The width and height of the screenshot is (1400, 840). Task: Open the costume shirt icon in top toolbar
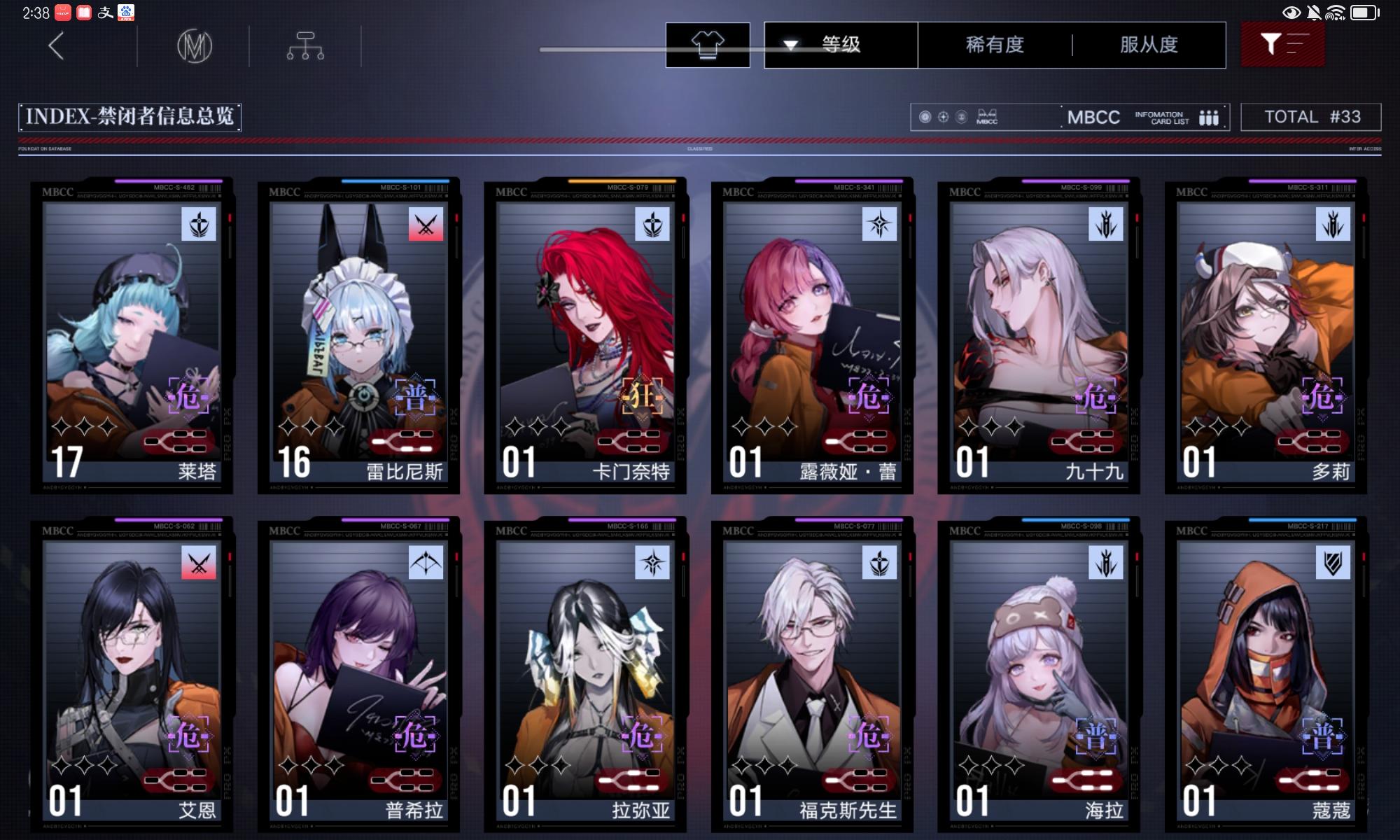[x=709, y=44]
